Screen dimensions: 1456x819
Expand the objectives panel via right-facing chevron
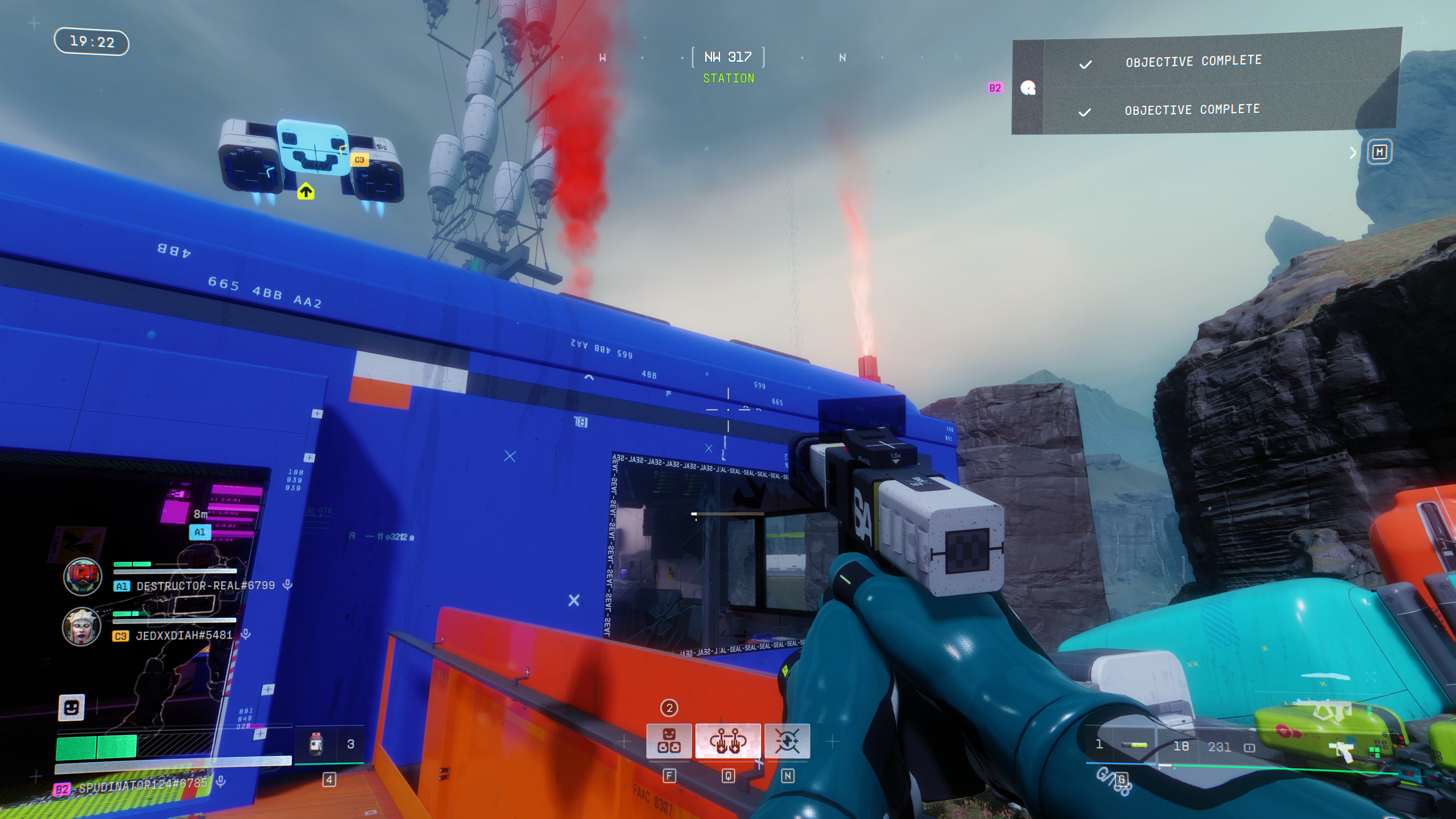point(1352,152)
